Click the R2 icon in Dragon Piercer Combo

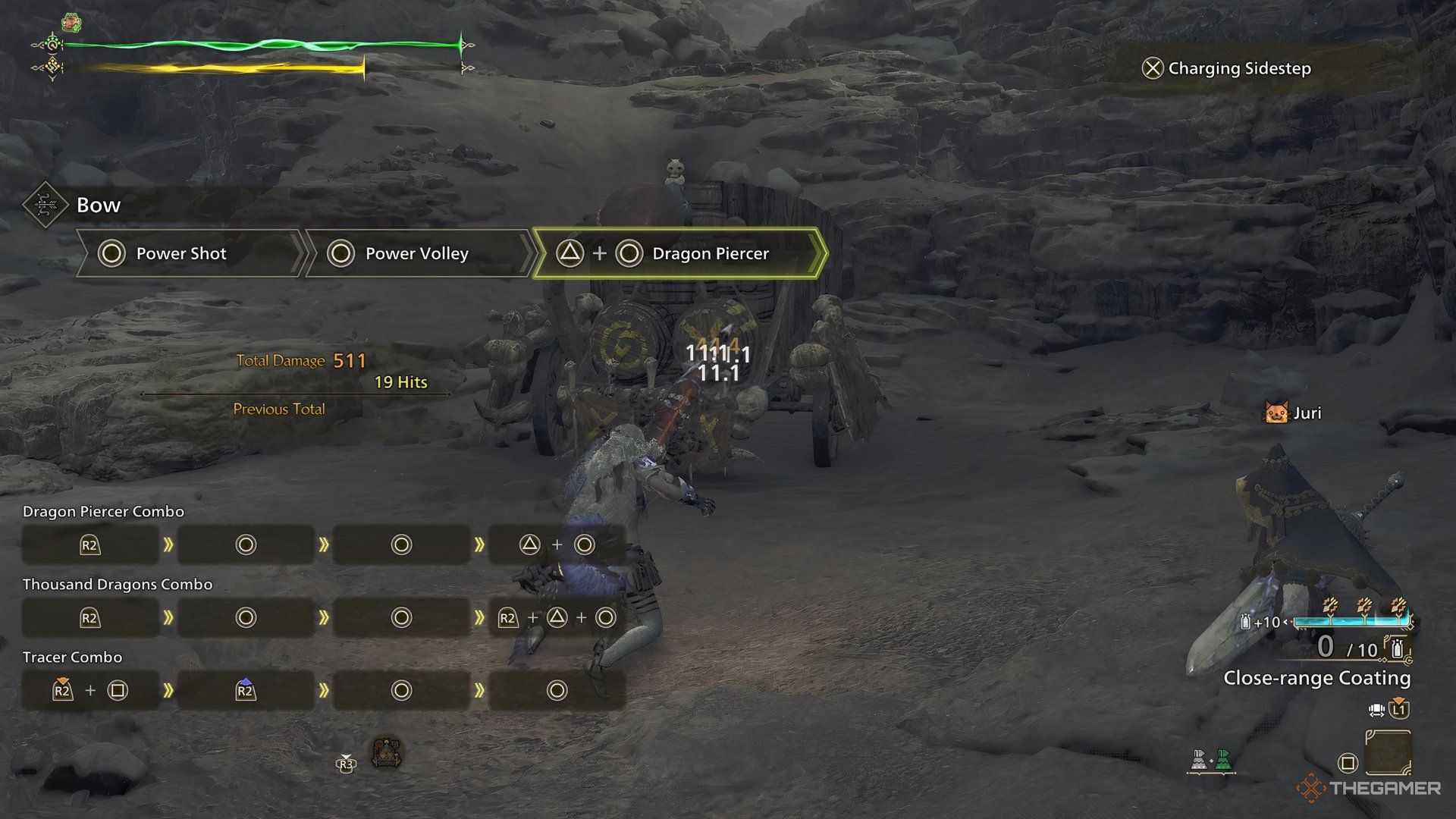tap(89, 544)
